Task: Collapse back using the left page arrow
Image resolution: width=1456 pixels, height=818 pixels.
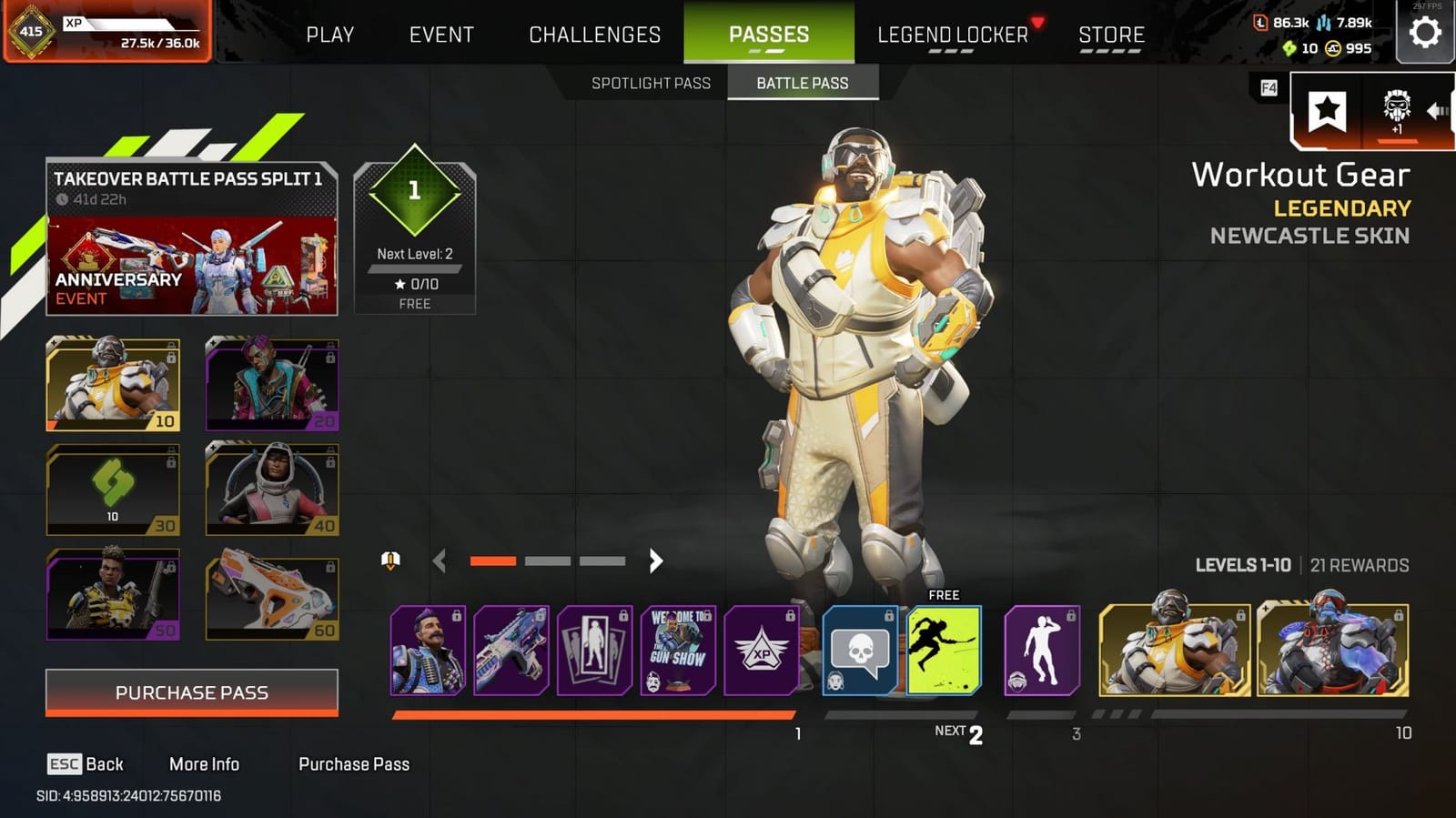Action: pos(441,561)
